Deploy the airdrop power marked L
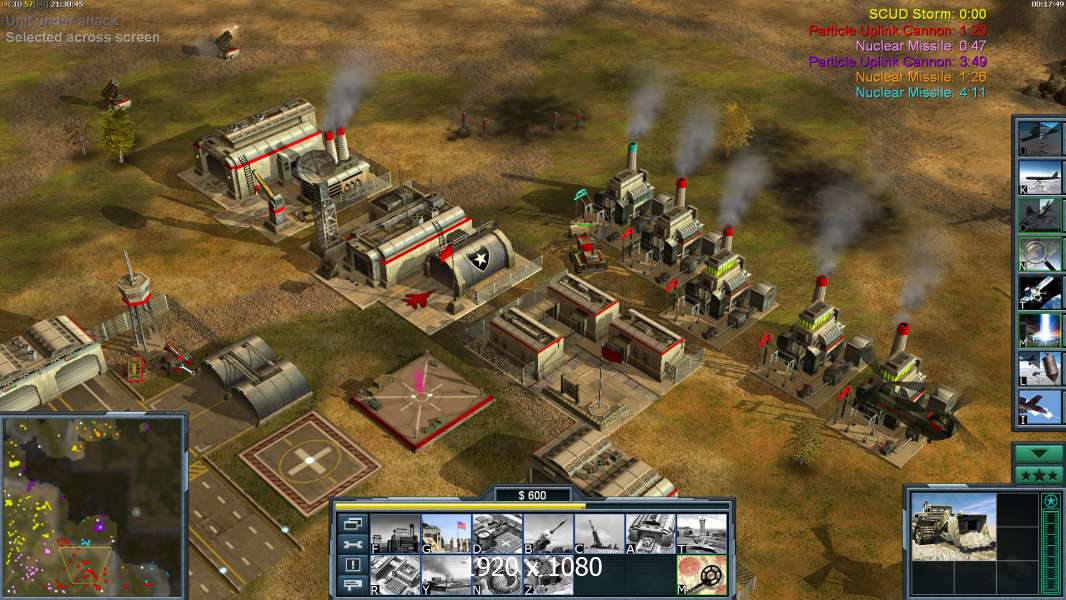 pyautogui.click(x=1038, y=369)
